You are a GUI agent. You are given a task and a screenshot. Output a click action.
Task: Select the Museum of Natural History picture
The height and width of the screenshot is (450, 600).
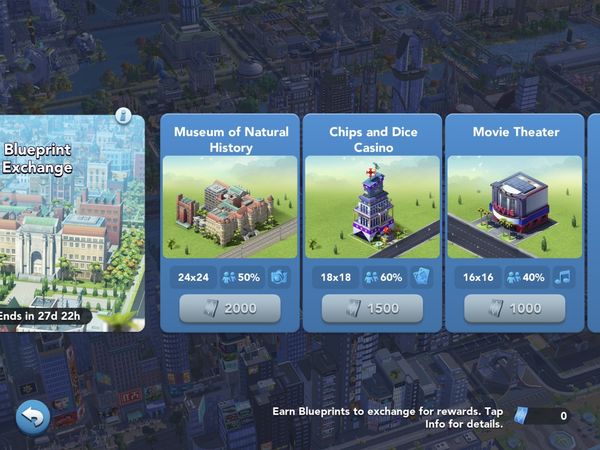click(230, 208)
